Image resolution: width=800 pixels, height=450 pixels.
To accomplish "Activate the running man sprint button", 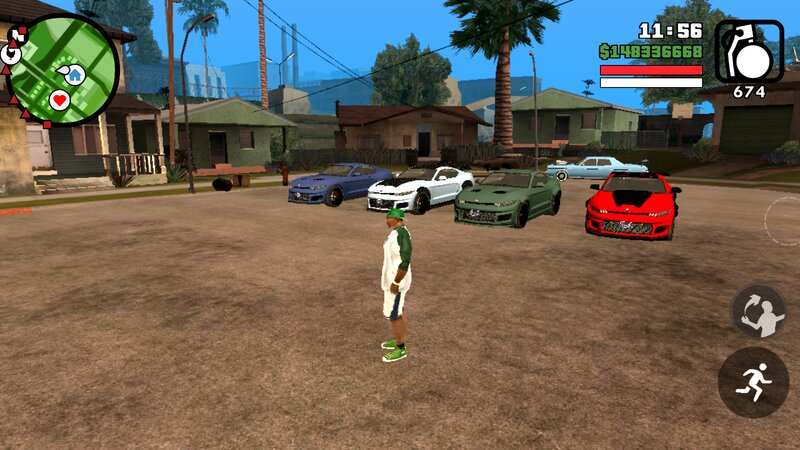I will click(x=753, y=382).
